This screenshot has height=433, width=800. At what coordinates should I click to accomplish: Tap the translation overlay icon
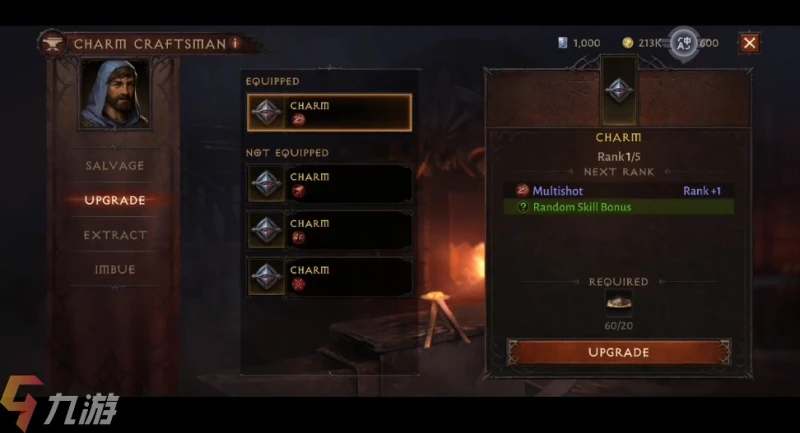click(x=684, y=42)
